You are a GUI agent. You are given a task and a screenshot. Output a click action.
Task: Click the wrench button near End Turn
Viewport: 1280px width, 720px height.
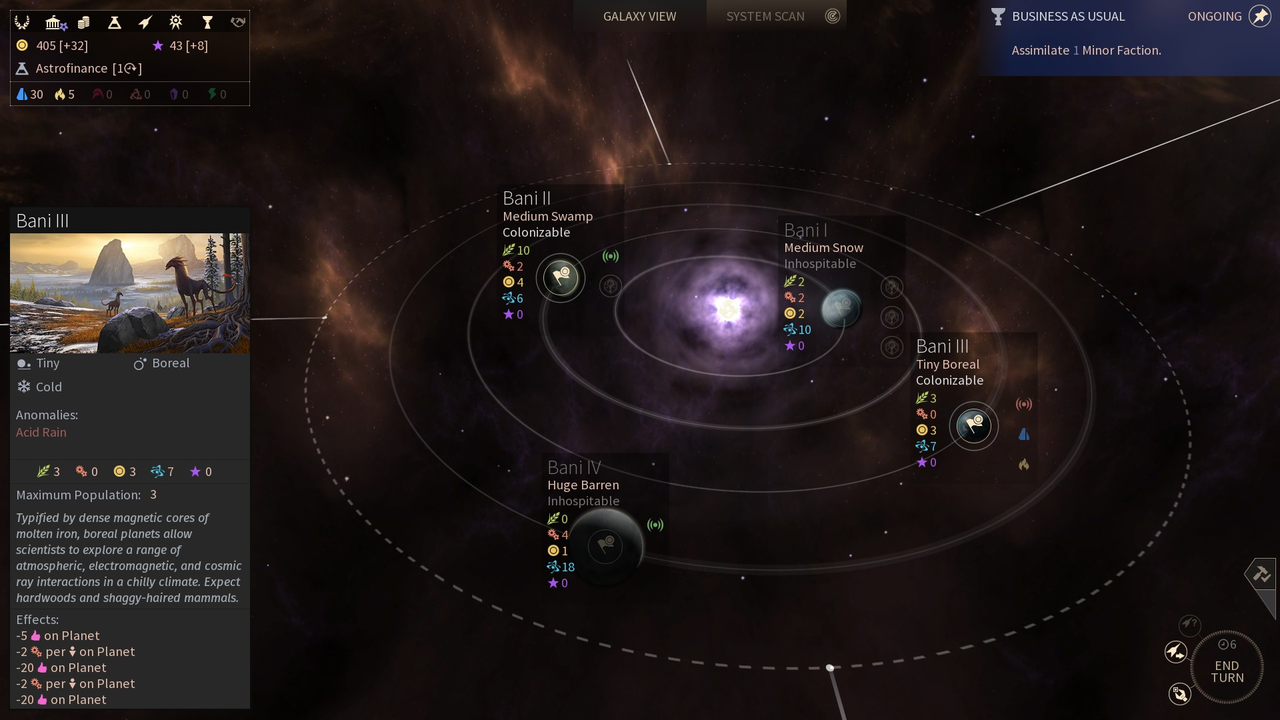(x=1180, y=693)
